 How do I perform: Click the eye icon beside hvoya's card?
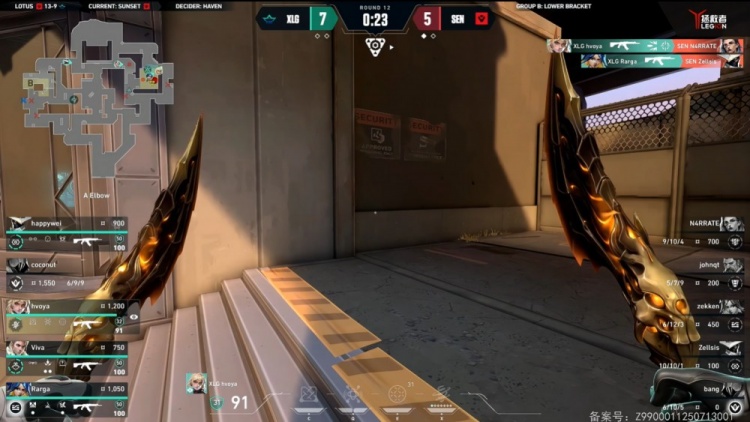pos(134,317)
